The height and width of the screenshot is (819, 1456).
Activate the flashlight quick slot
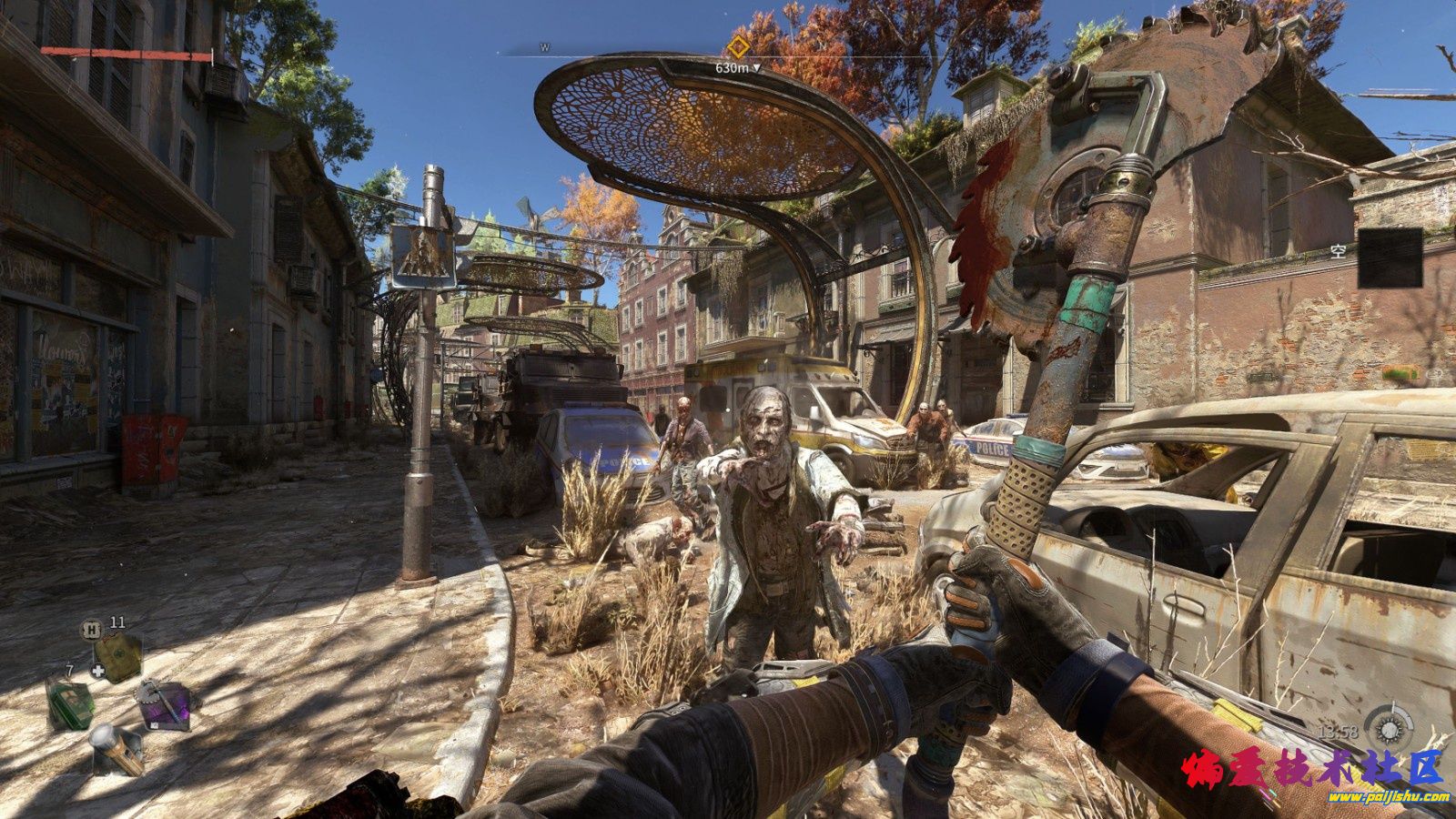tap(116, 747)
